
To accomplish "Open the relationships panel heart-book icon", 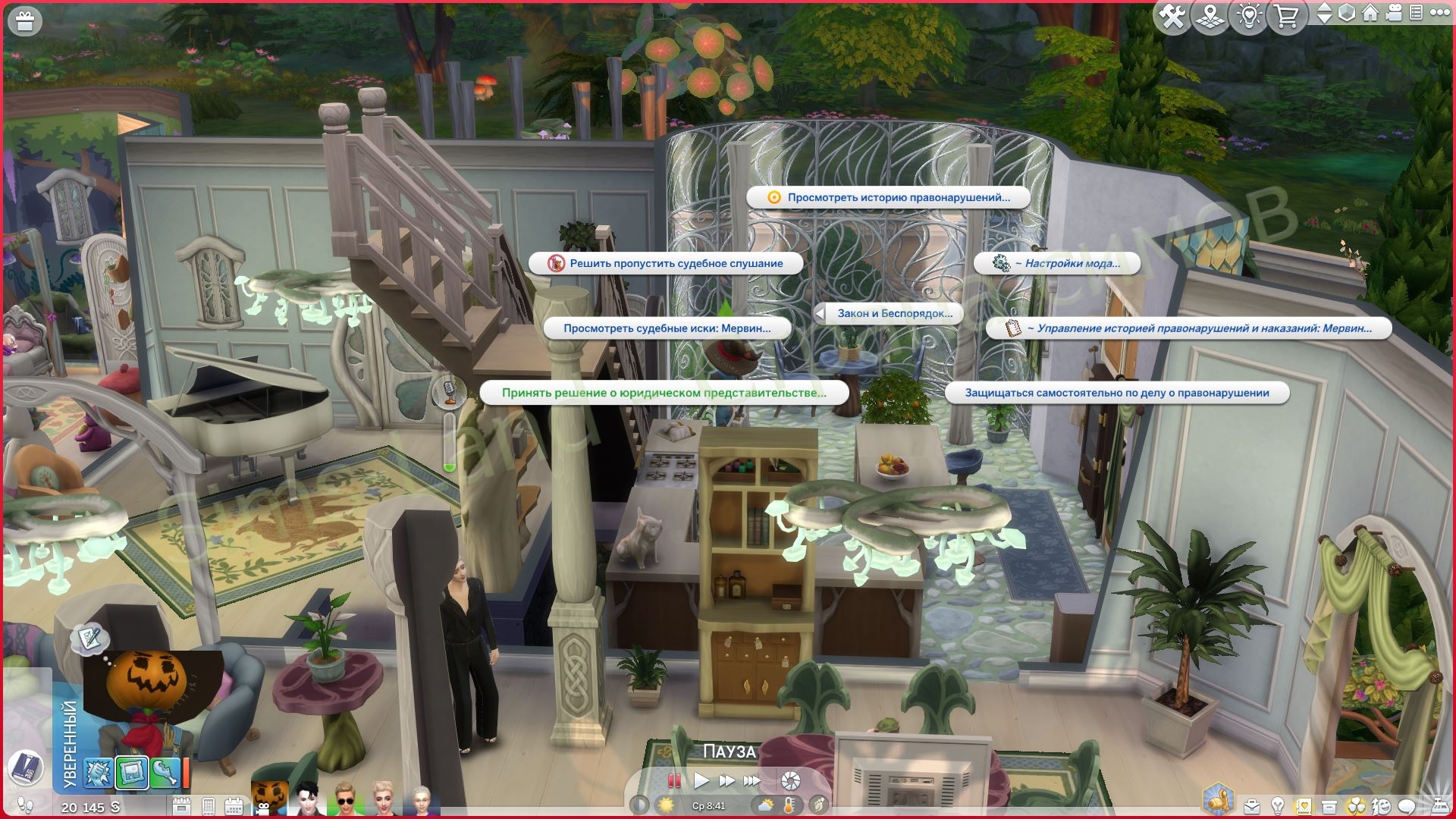I will coord(1303,805).
